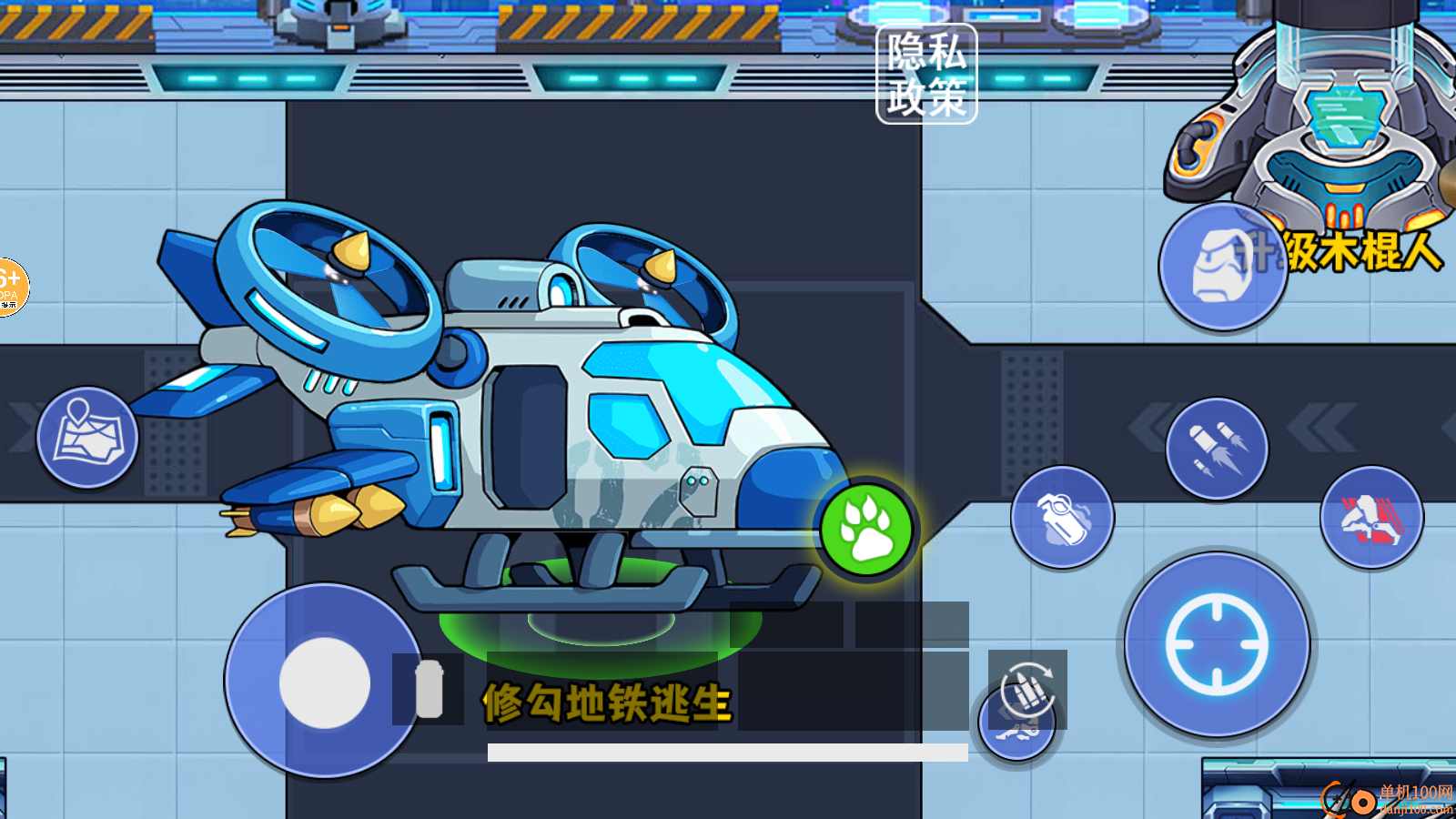Select the grenade weapon icon
Image resolution: width=1456 pixels, height=819 pixels.
tap(1062, 516)
